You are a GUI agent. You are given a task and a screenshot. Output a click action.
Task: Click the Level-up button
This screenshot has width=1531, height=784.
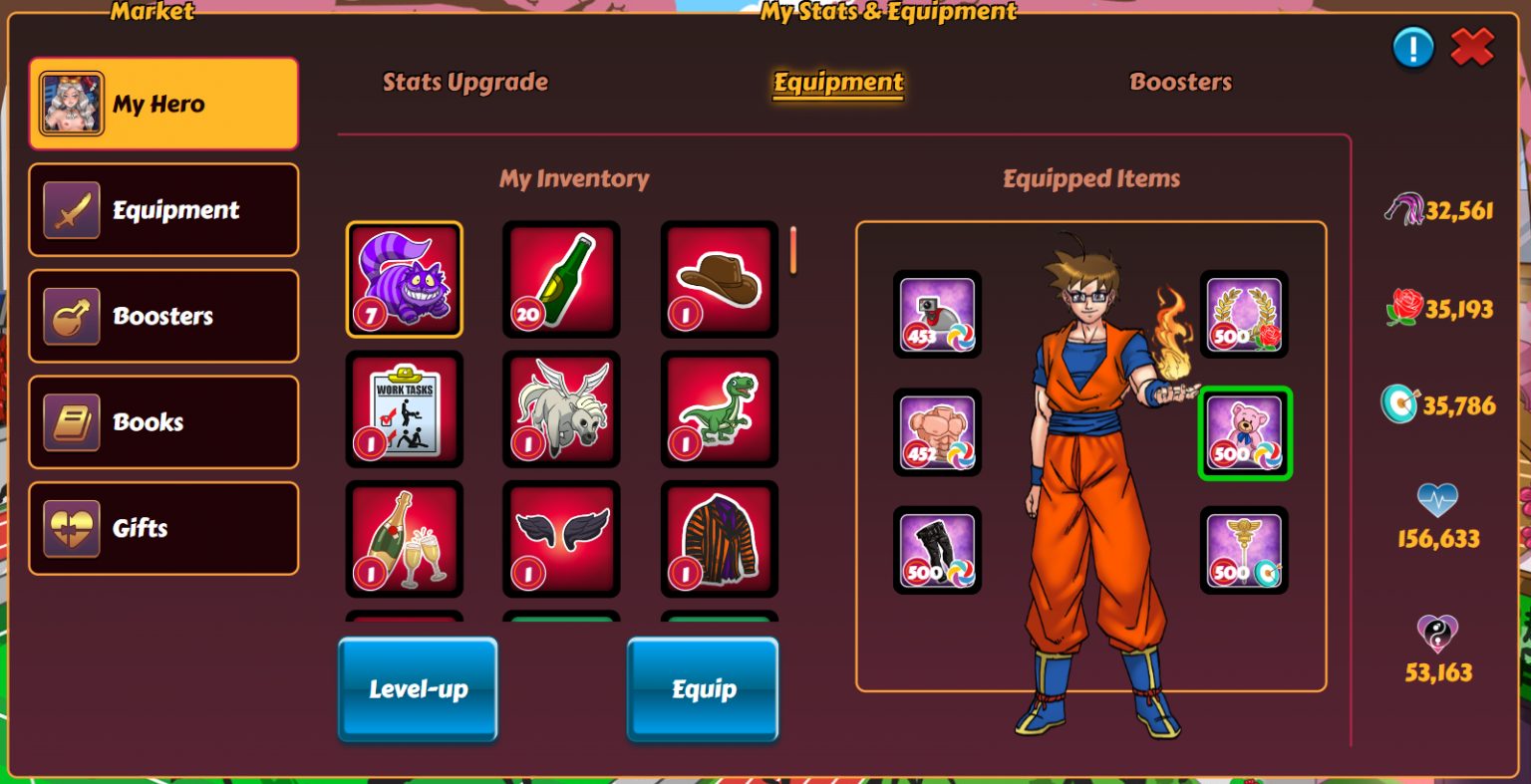[x=418, y=689]
